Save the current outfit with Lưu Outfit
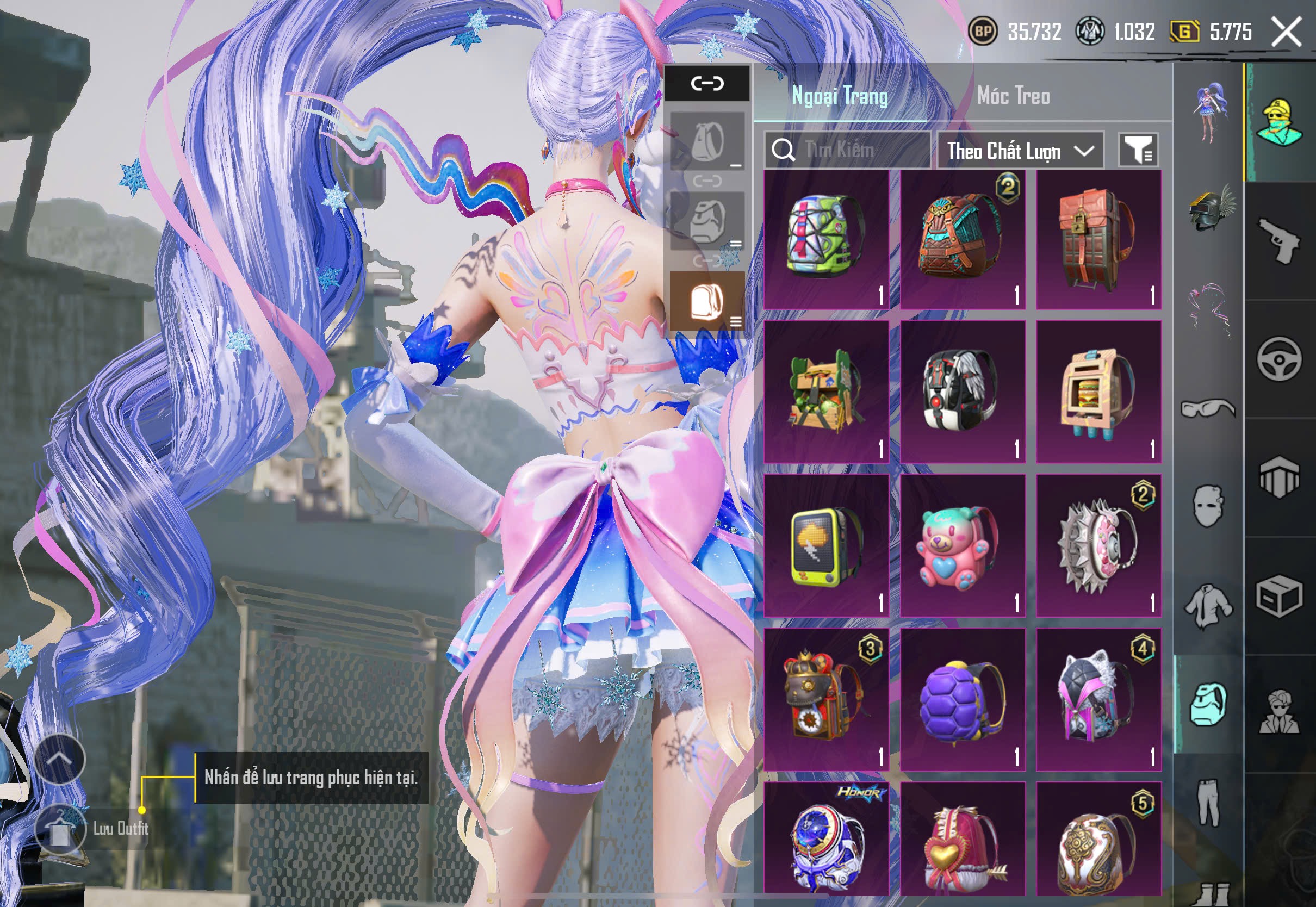 click(x=60, y=829)
